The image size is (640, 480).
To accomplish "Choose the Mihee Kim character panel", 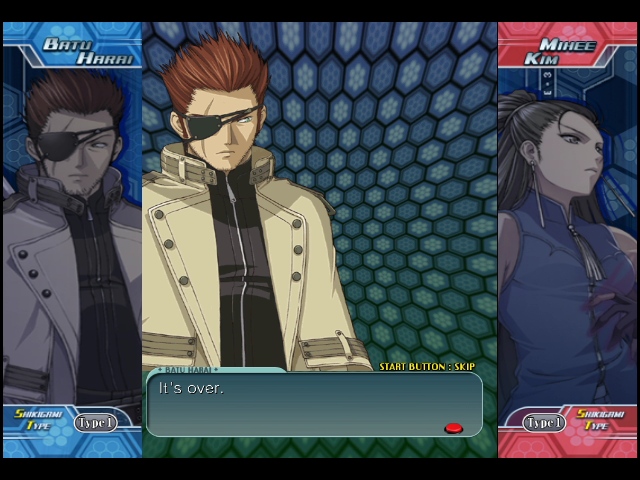I will [567, 230].
